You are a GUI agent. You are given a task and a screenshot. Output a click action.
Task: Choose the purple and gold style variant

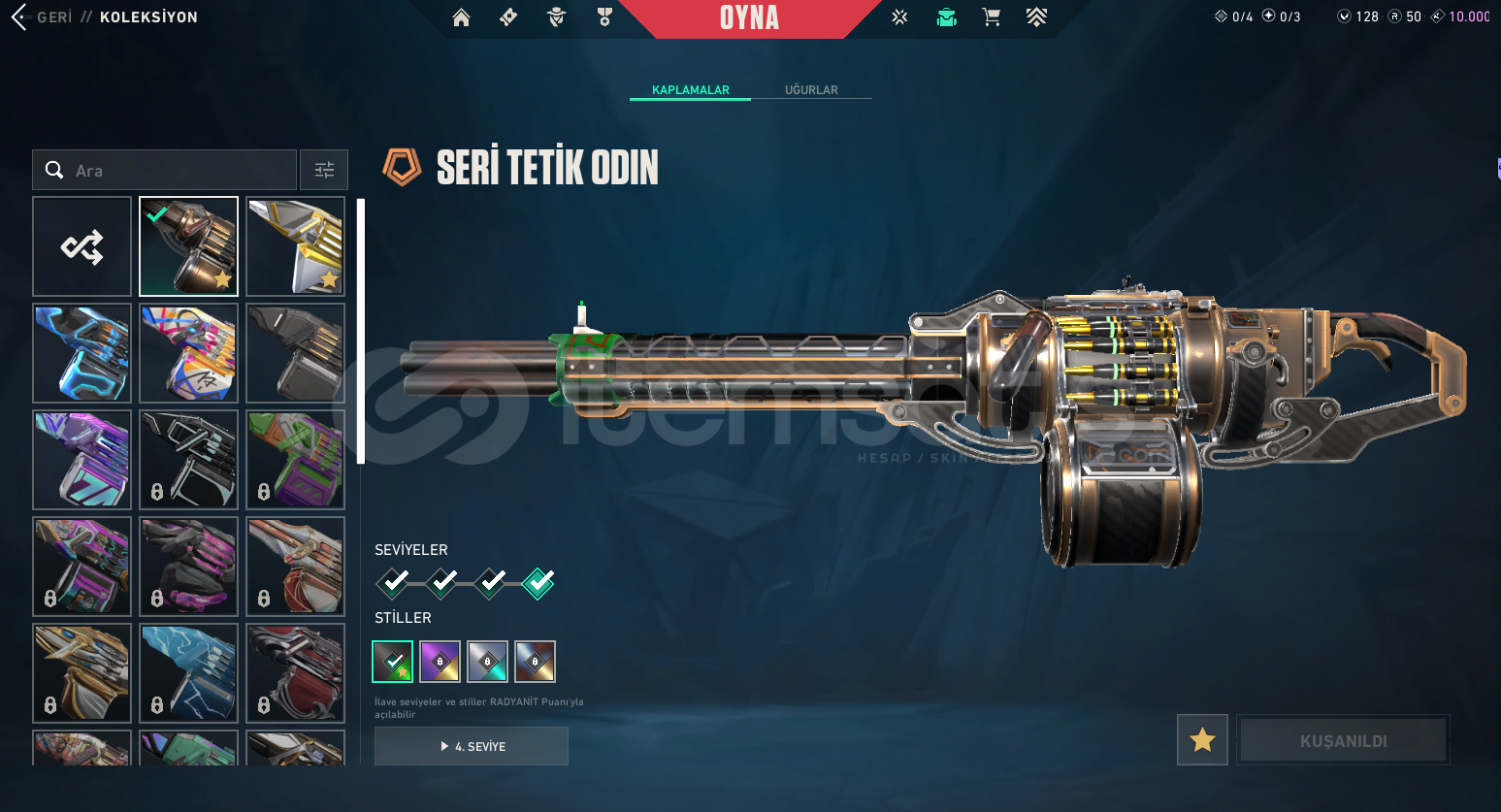[440, 662]
